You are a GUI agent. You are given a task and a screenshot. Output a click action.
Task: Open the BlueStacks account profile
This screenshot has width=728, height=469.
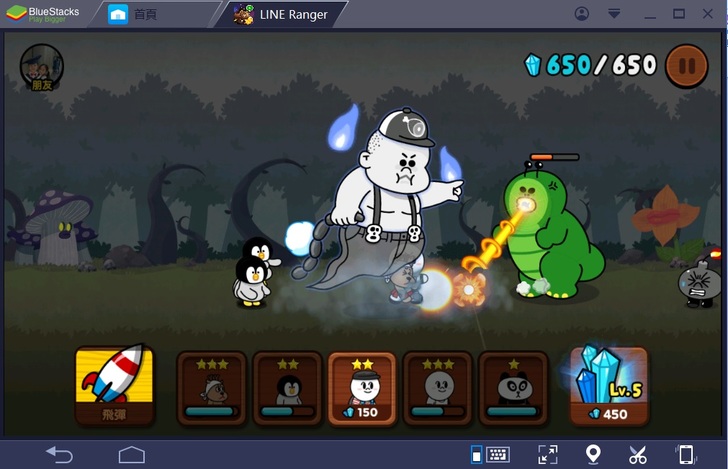(582, 14)
